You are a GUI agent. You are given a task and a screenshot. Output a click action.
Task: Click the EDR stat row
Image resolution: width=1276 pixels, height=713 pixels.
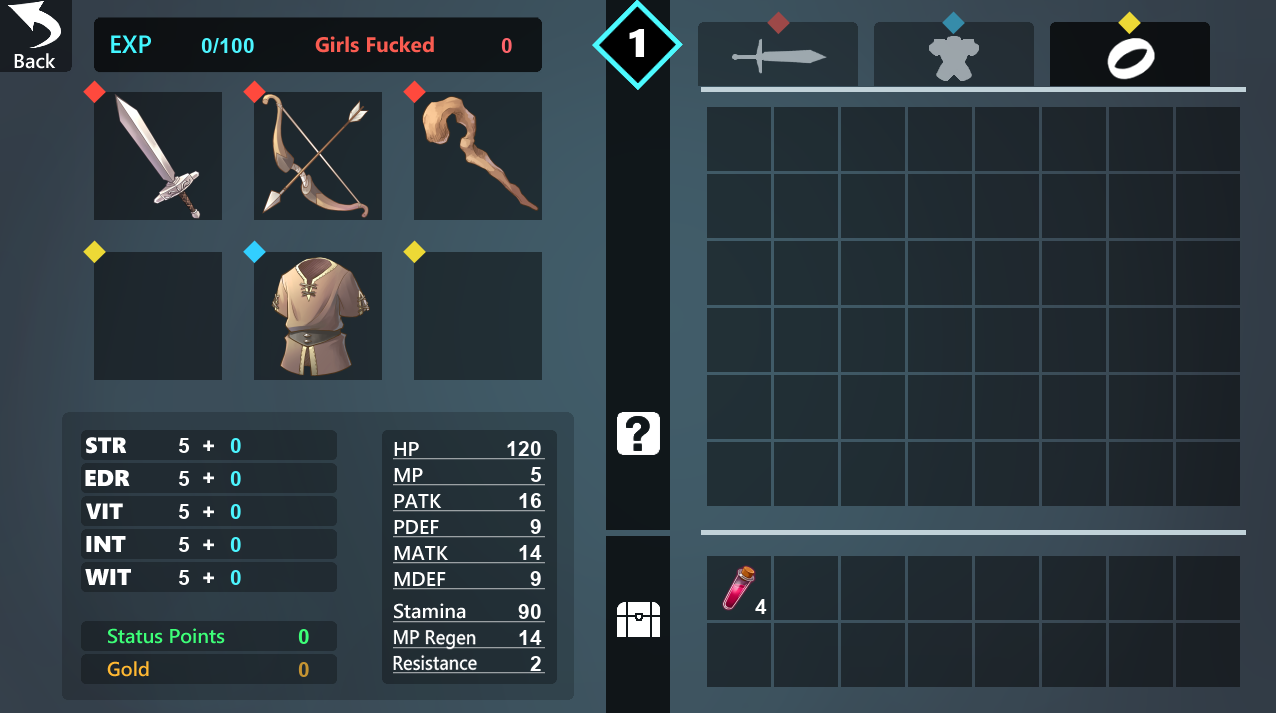pyautogui.click(x=209, y=479)
